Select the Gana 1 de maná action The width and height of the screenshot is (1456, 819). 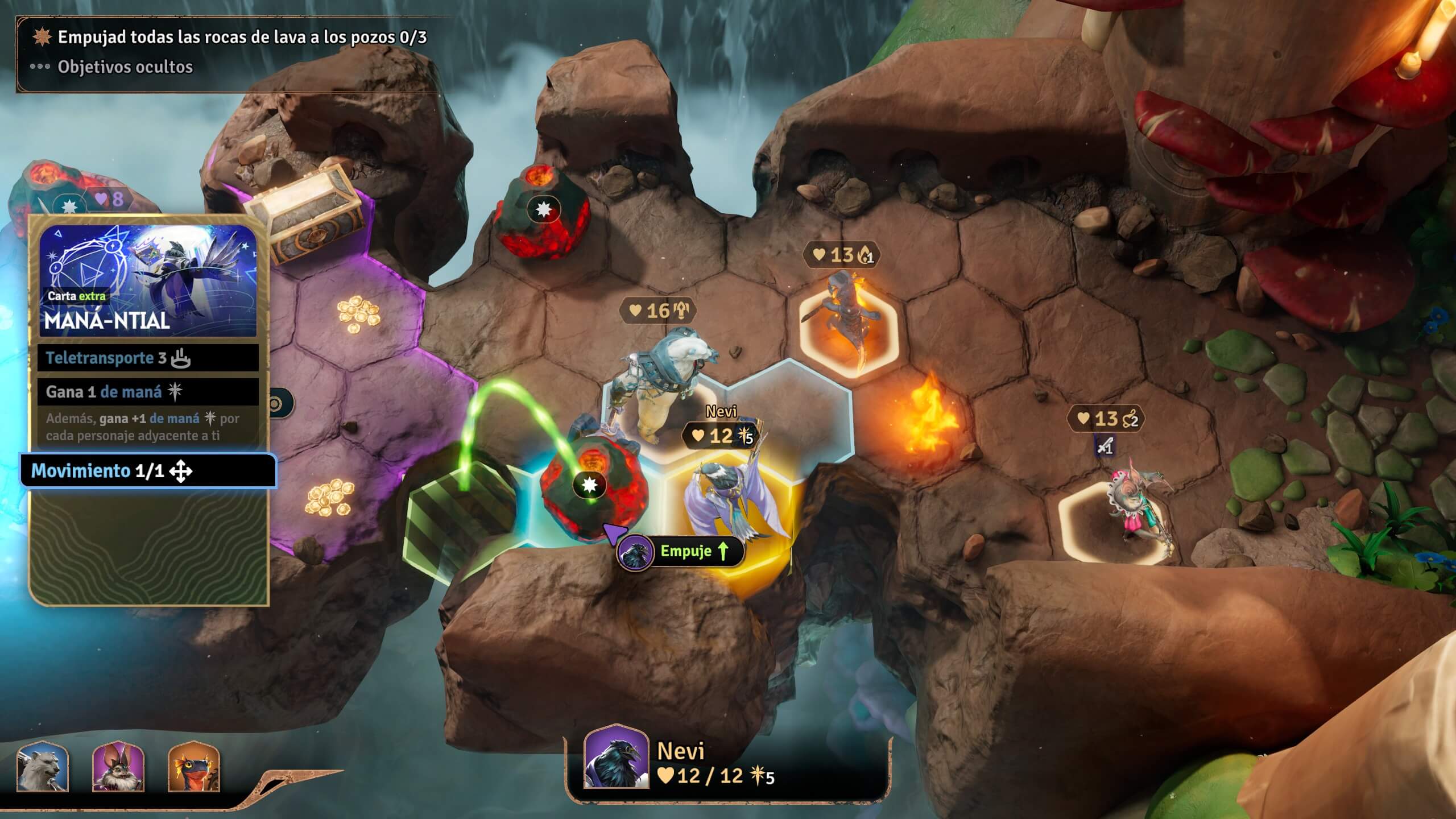pyautogui.click(x=148, y=392)
